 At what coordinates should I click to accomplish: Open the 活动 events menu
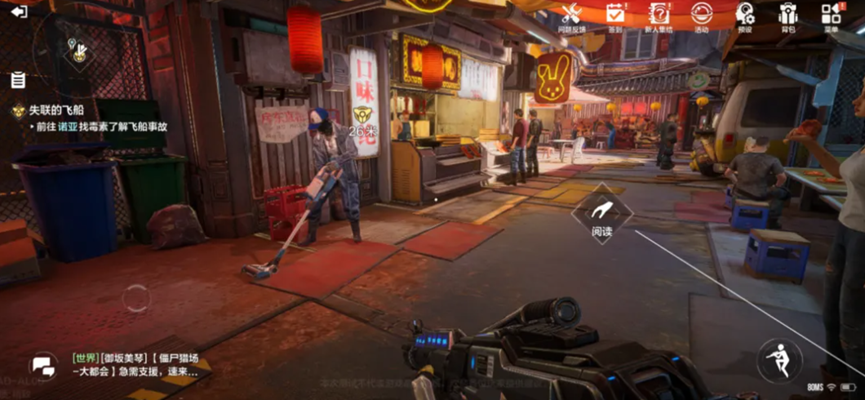click(701, 15)
